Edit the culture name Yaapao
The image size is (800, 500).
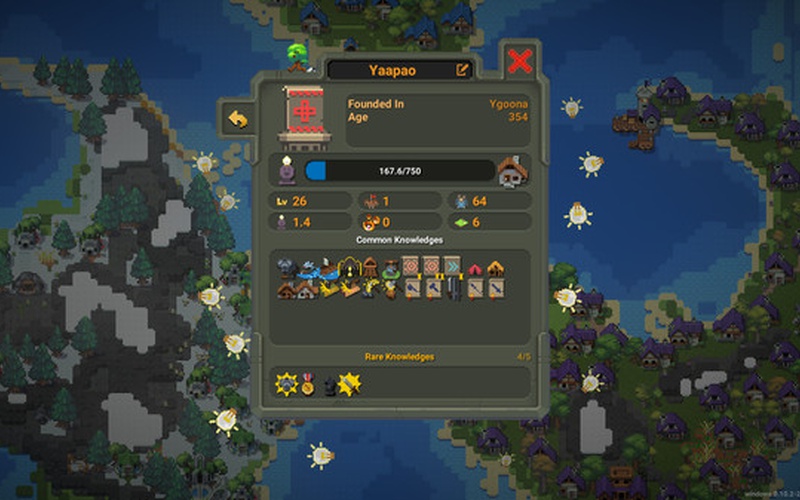tap(462, 70)
